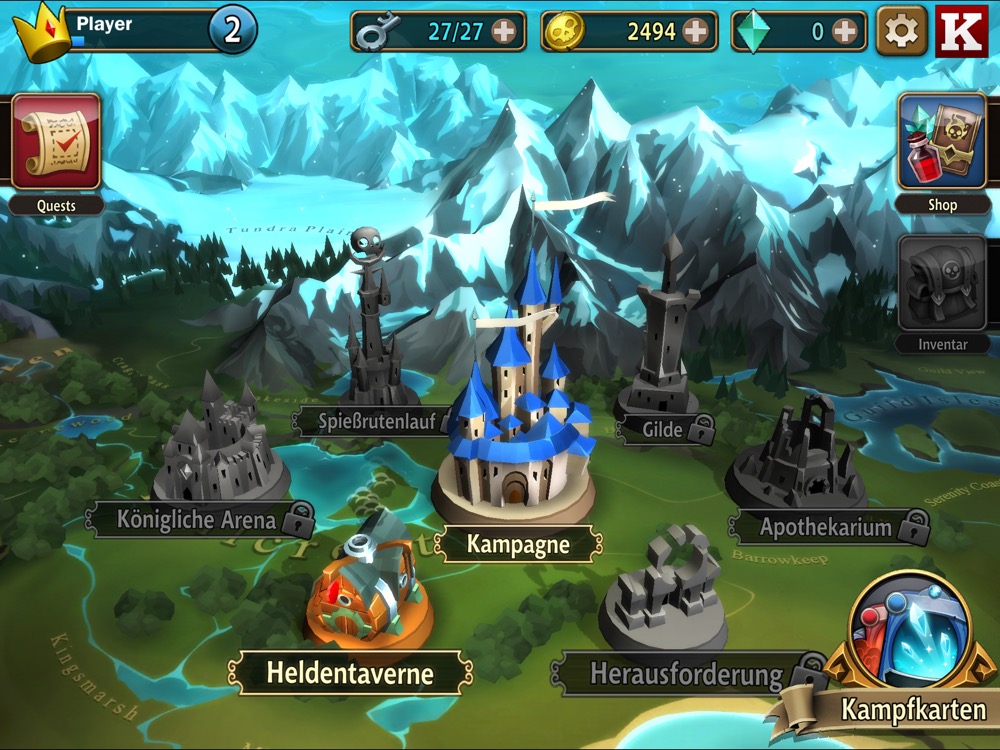The image size is (1000, 750).
Task: Open the Kampfkarten menu
Action: pyautogui.click(x=908, y=640)
